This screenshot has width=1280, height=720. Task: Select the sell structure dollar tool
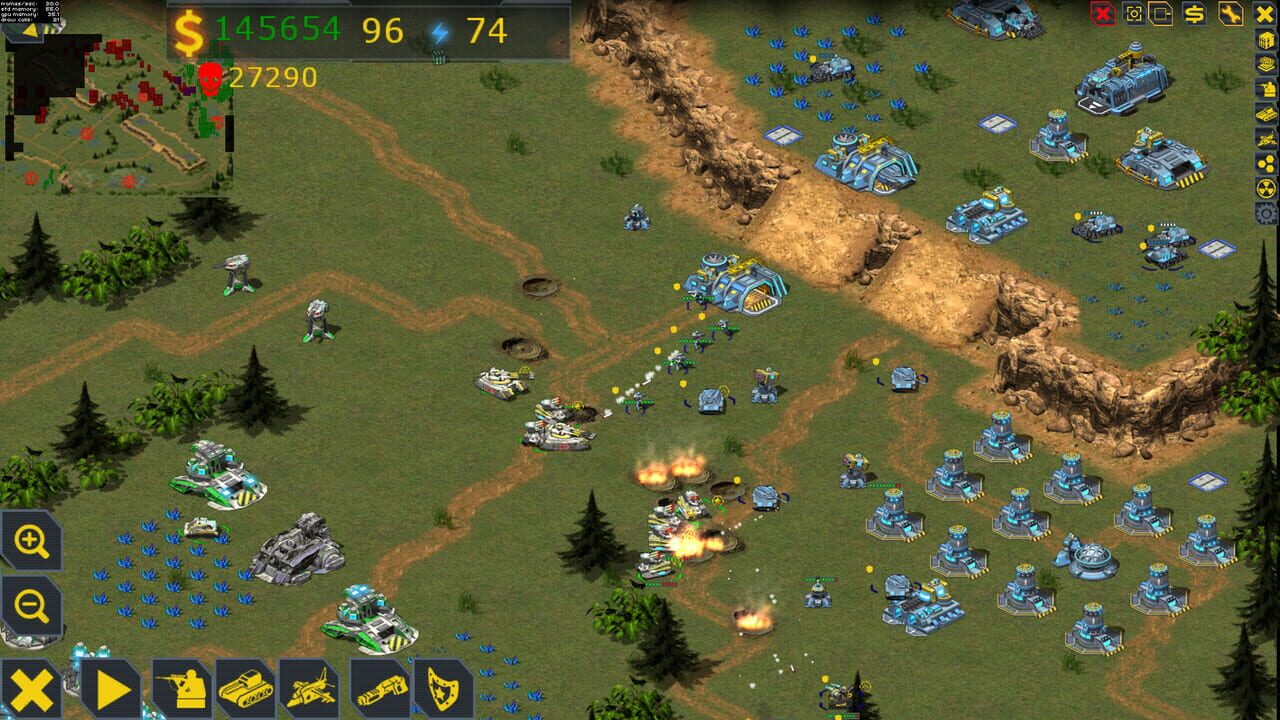click(x=1195, y=14)
